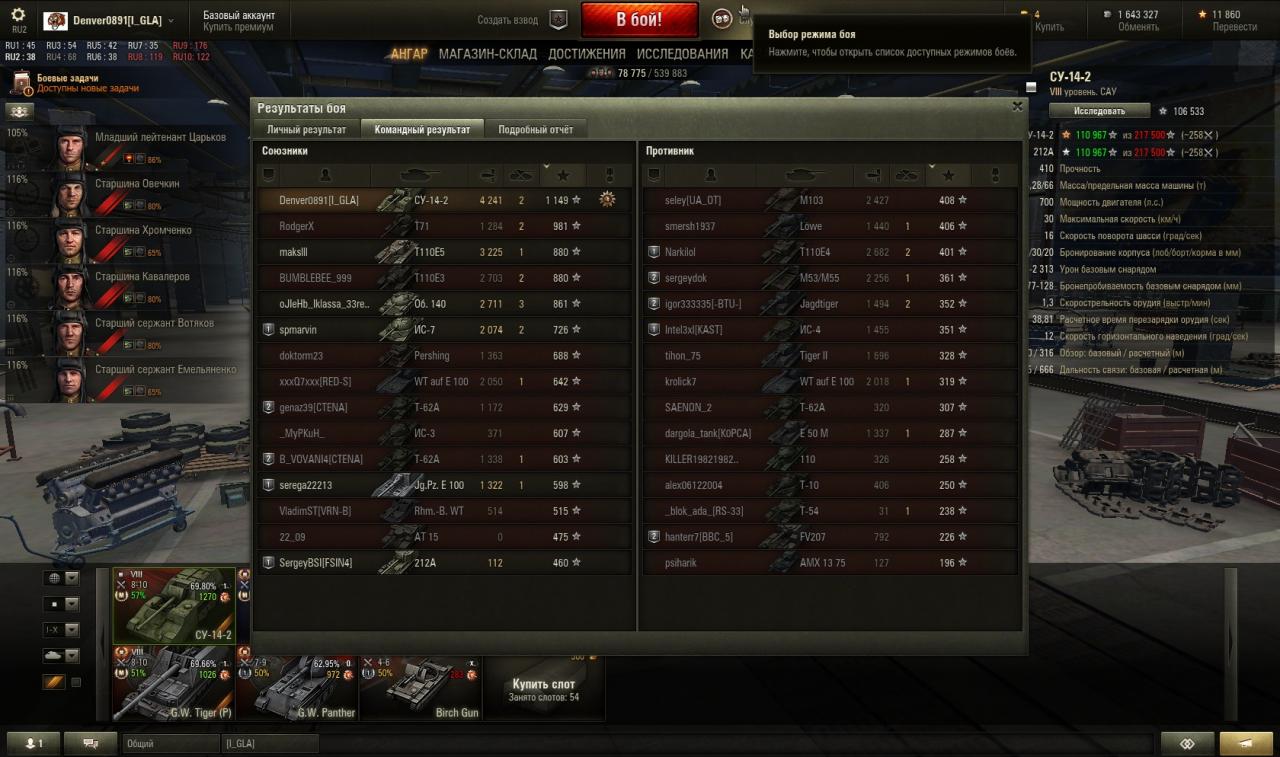Open the settings gear icon
Screen dimensions: 1280x757
18,15
